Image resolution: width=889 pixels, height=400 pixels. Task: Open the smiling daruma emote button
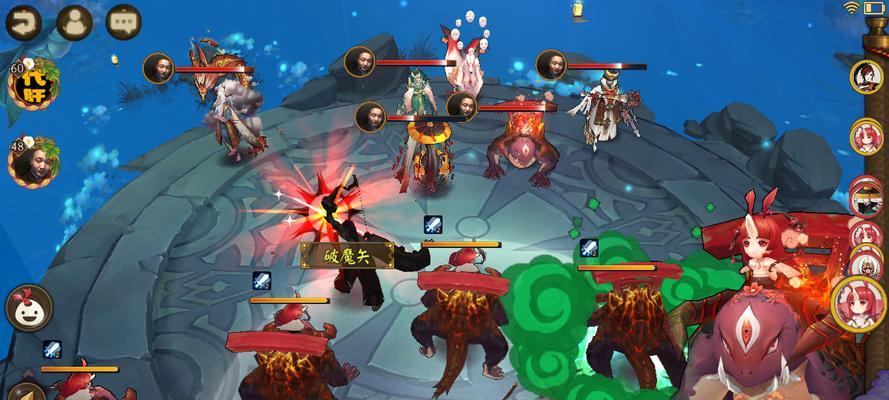29,308
